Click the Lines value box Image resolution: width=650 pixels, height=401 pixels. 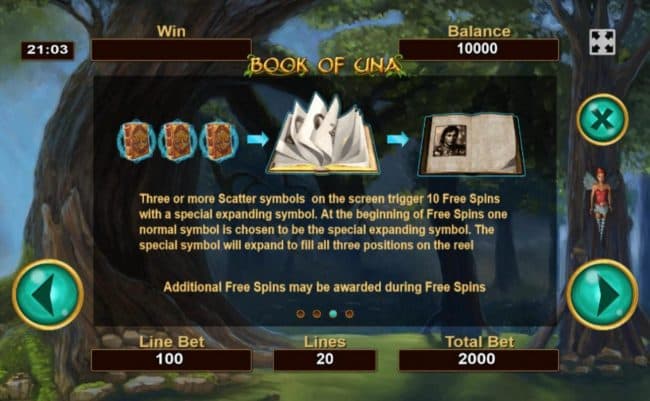(x=324, y=360)
